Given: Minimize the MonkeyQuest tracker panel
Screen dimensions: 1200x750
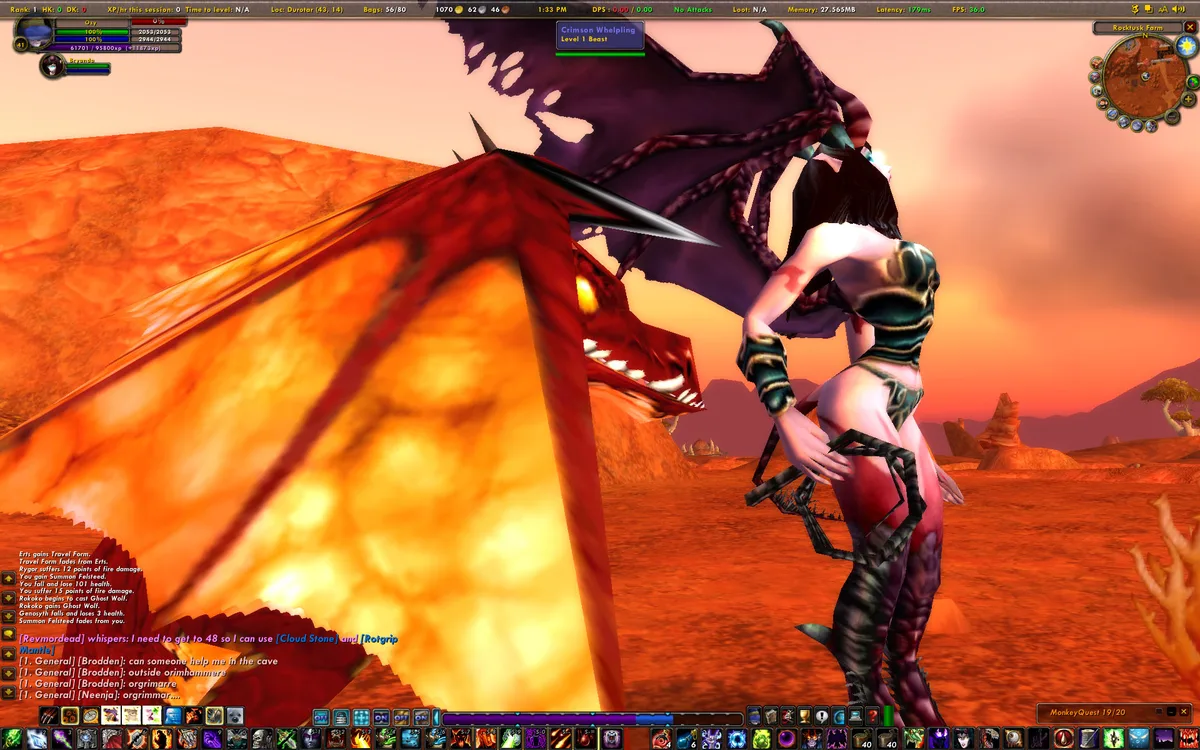Looking at the screenshot, I should [1171, 712].
